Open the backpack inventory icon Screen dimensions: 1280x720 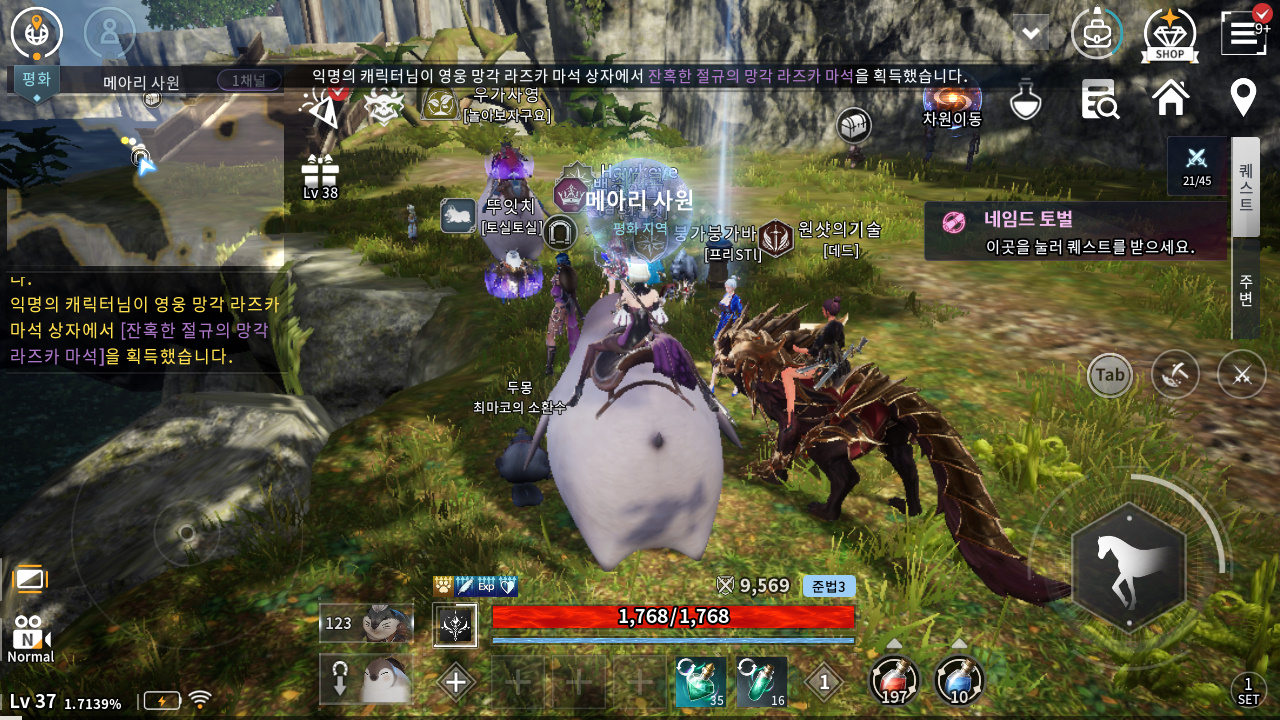tap(1096, 33)
